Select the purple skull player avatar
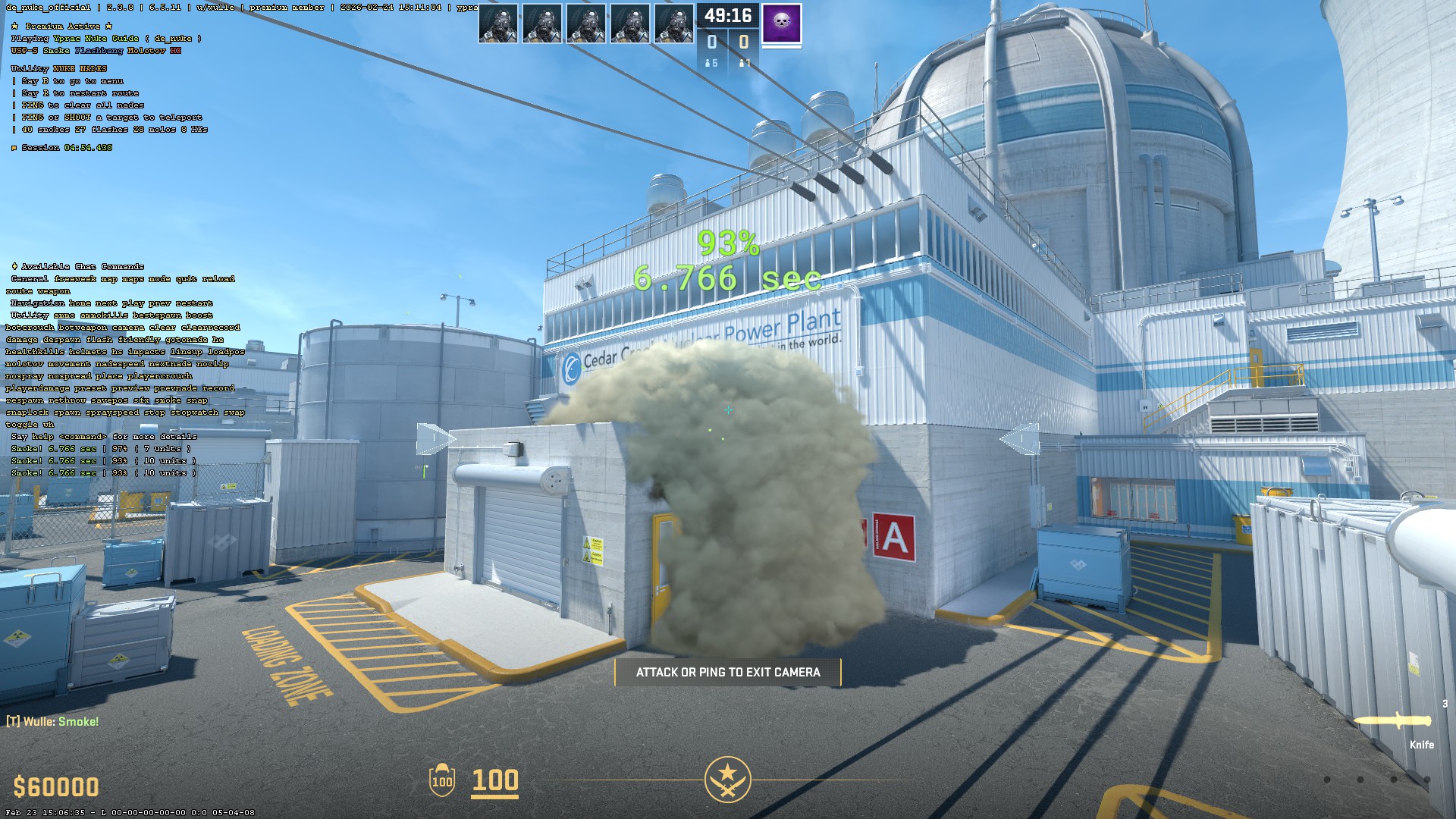The width and height of the screenshot is (1456, 819). (x=781, y=24)
